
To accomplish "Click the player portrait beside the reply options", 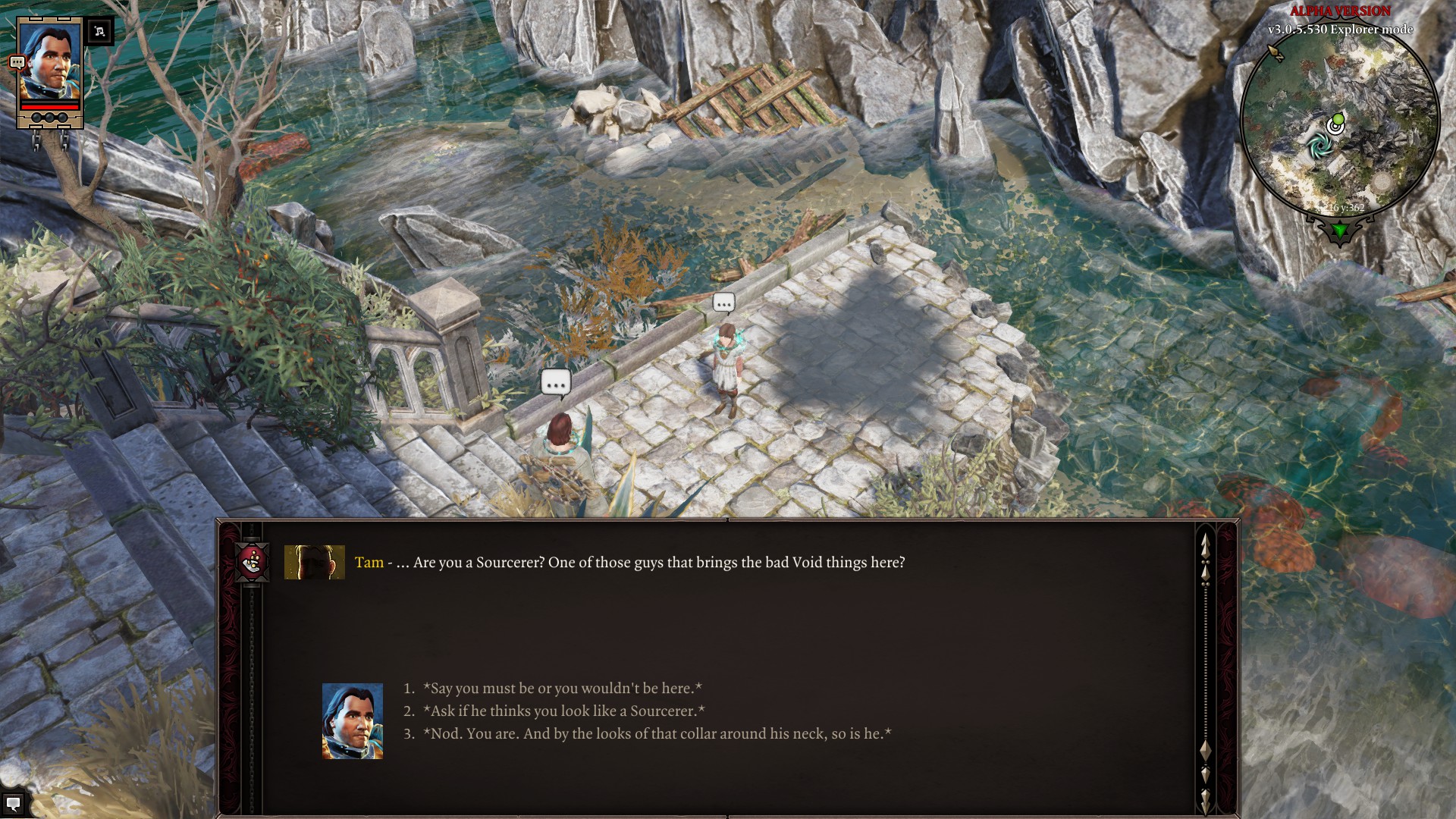I will (x=353, y=721).
